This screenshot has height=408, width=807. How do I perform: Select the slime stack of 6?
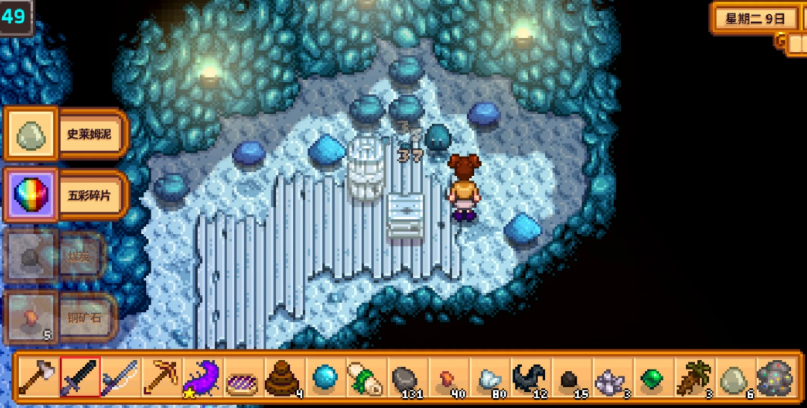coord(734,378)
